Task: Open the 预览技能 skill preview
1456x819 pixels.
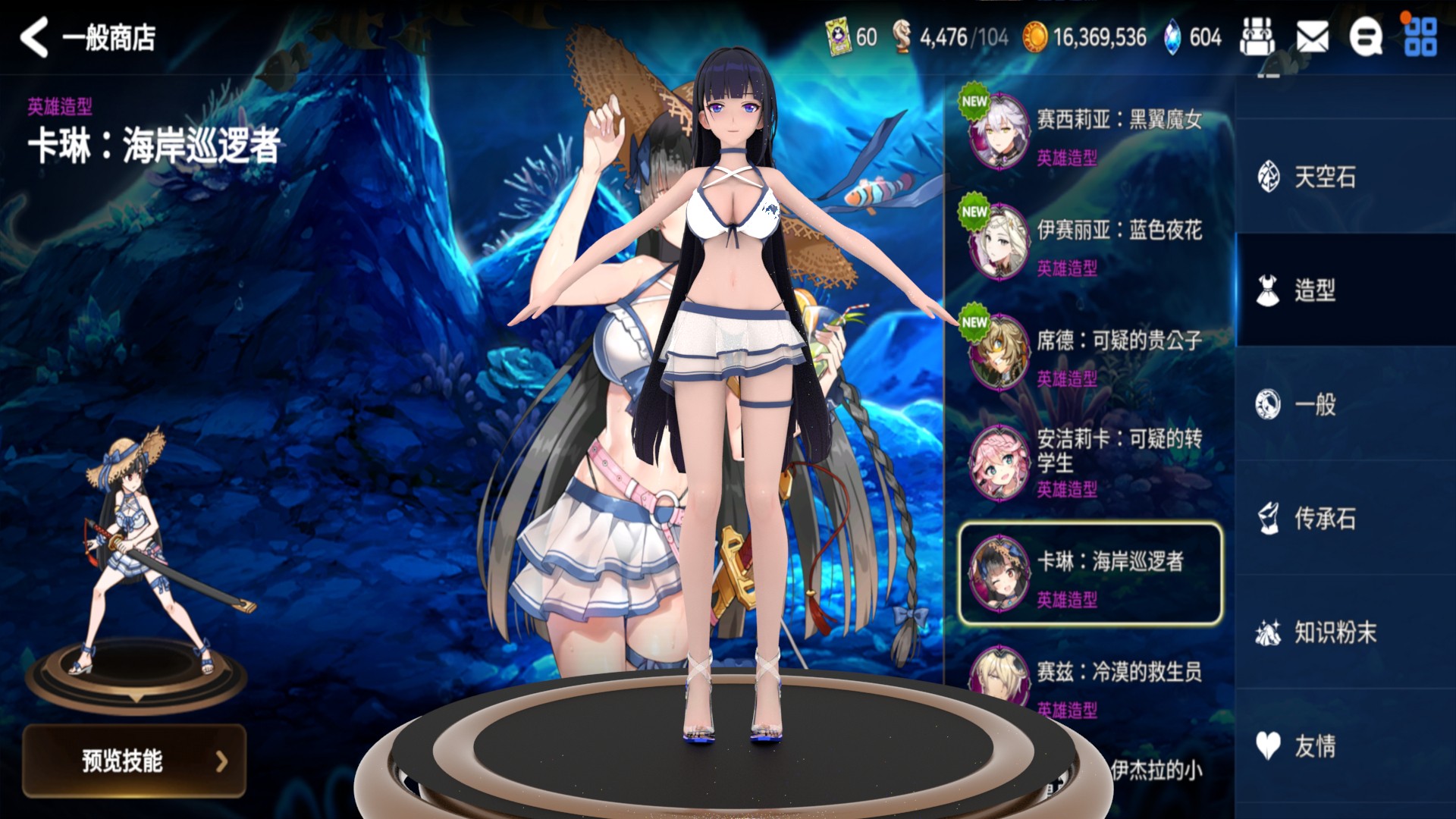Action: pos(134,761)
